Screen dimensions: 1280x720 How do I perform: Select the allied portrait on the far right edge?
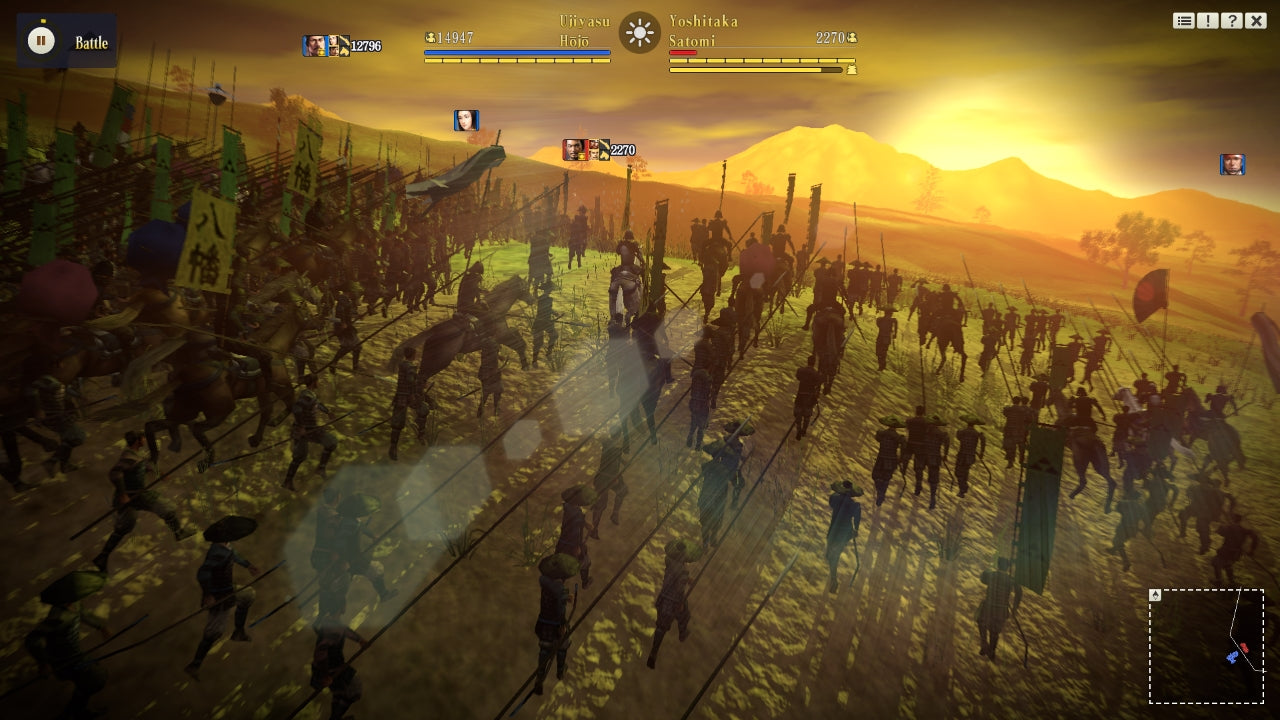[x=1231, y=162]
